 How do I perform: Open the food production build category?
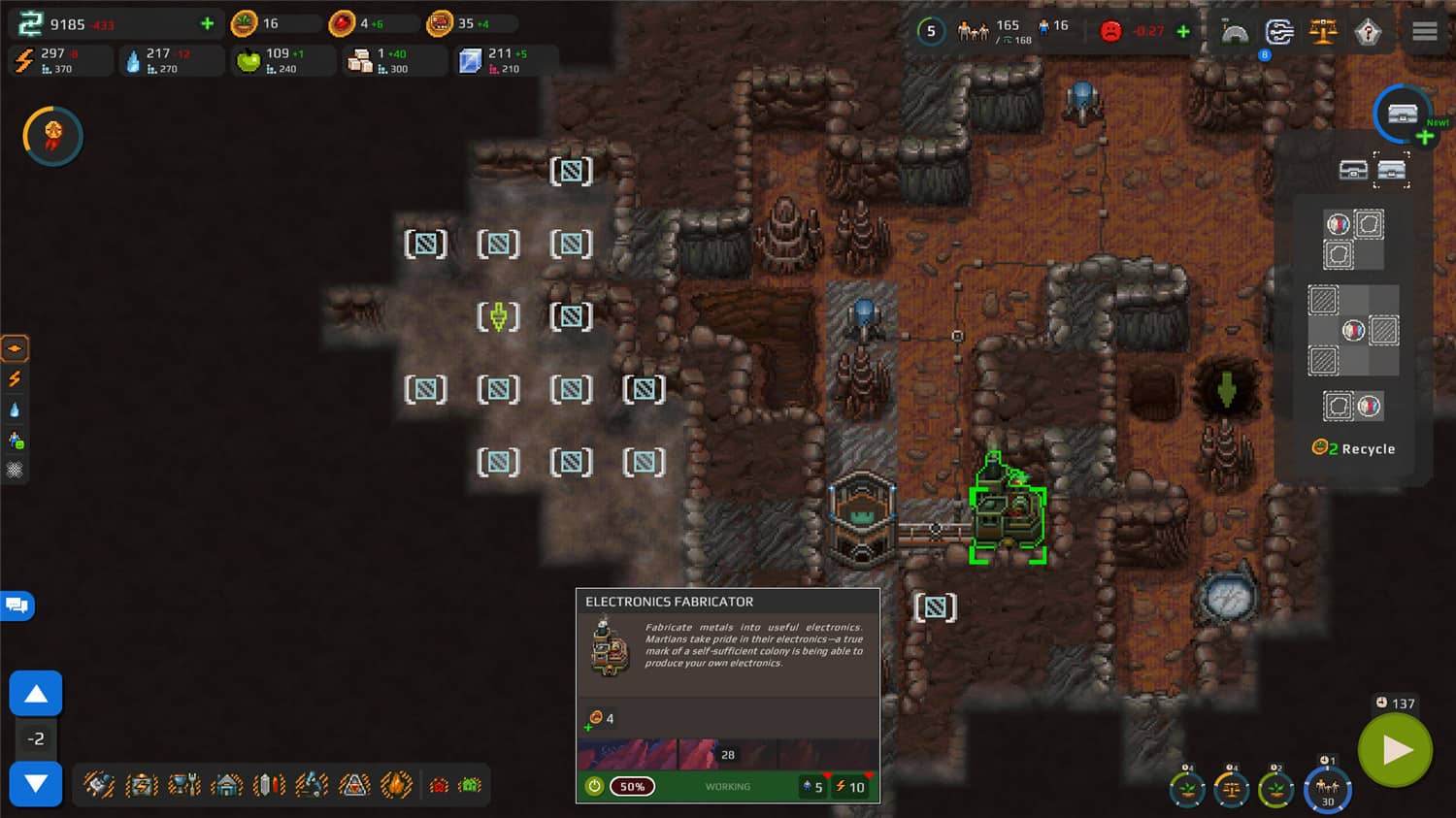(183, 786)
